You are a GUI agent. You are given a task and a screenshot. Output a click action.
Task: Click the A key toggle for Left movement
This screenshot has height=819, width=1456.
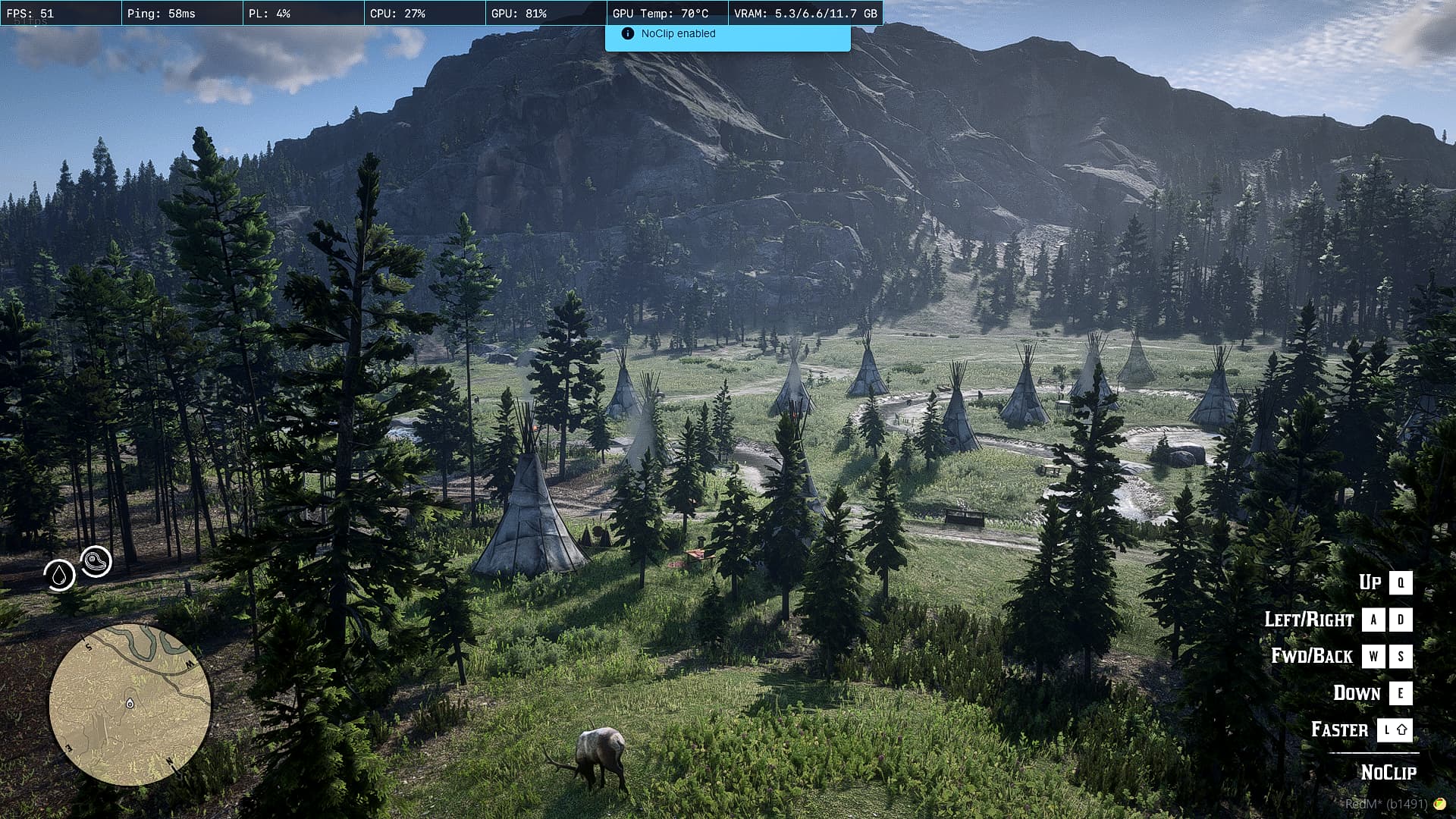click(x=1374, y=620)
